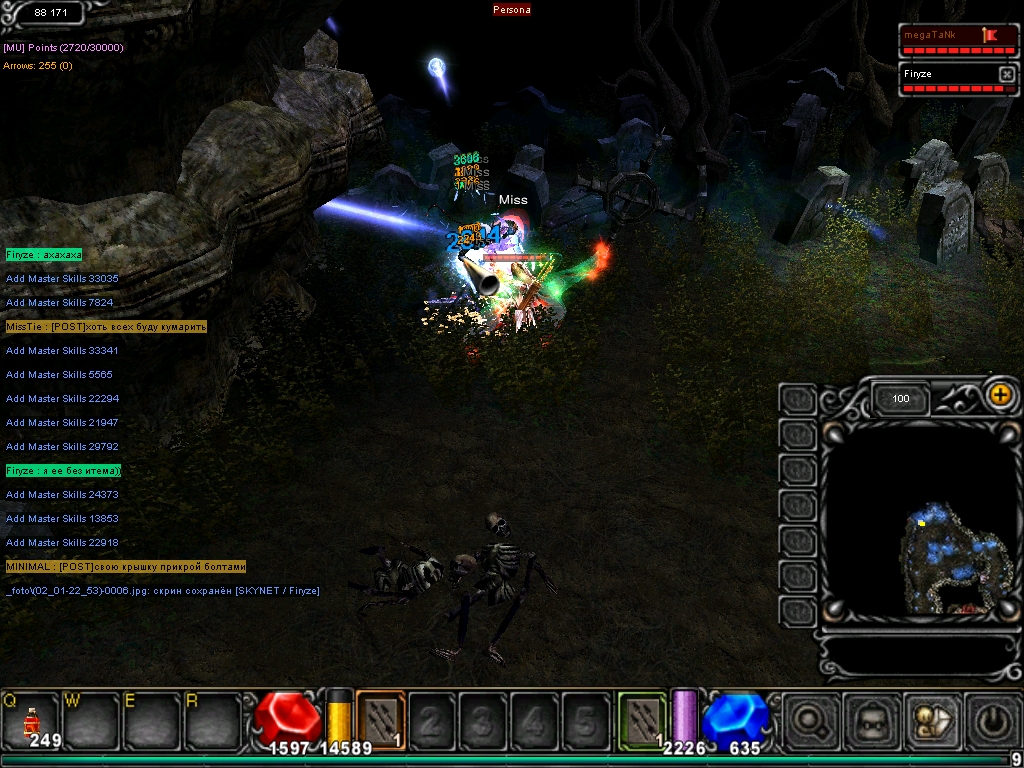This screenshot has width=1024, height=768.
Task: Select skill hotbar slot 5
Action: coord(586,720)
